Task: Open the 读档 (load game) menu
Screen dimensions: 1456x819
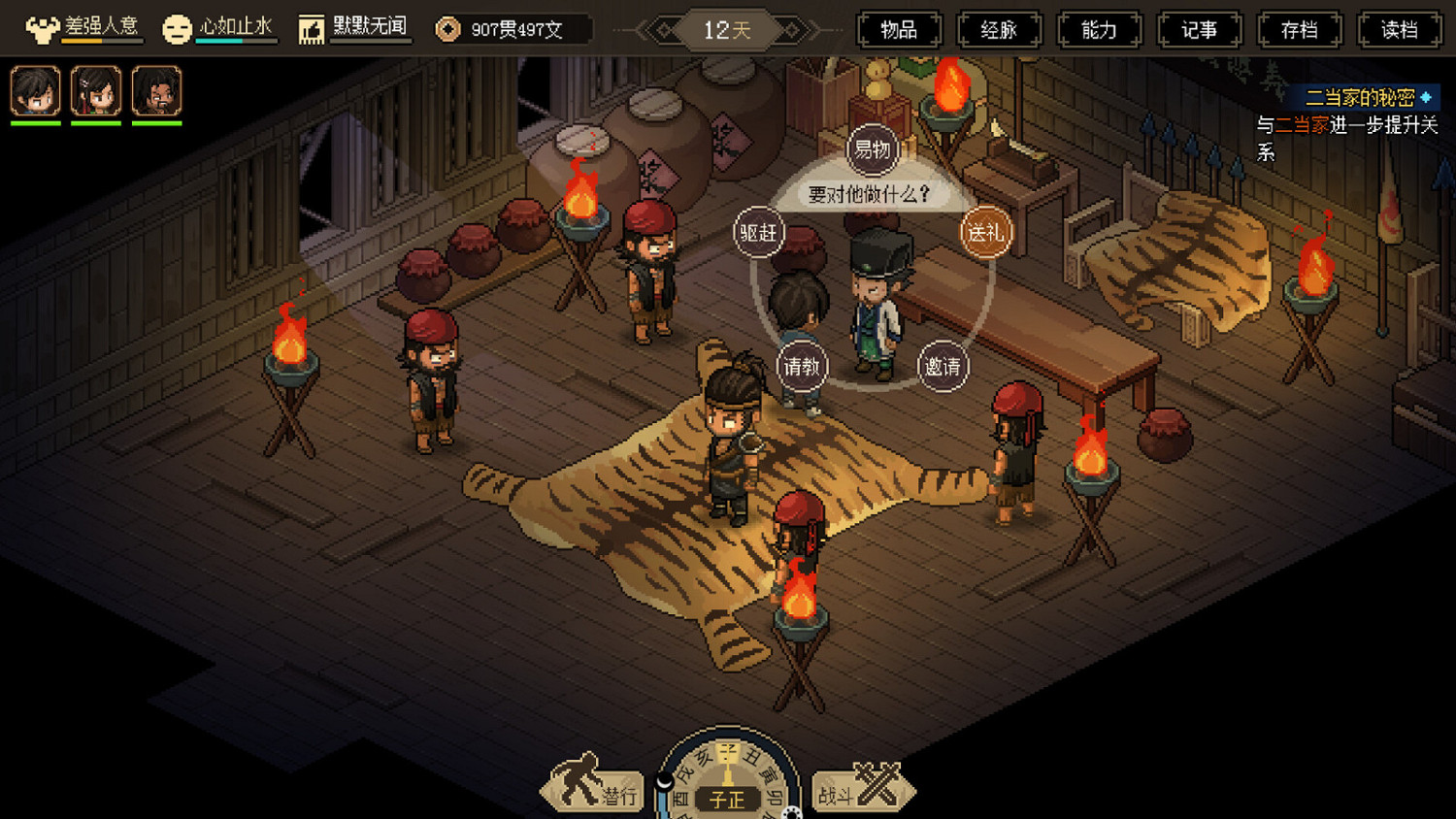Action: coord(1399,29)
